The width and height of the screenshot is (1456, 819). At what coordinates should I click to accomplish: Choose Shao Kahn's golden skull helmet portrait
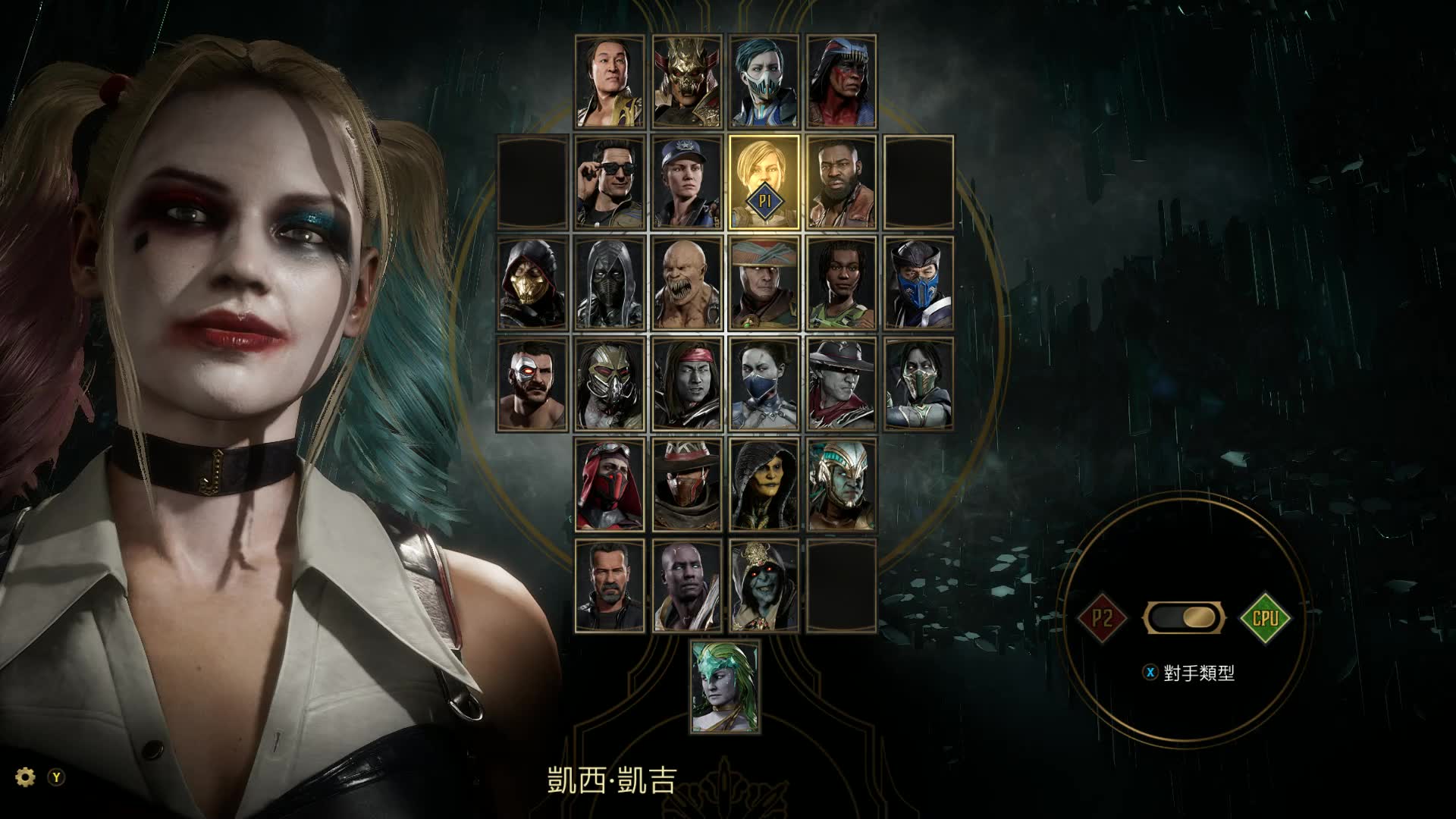688,81
